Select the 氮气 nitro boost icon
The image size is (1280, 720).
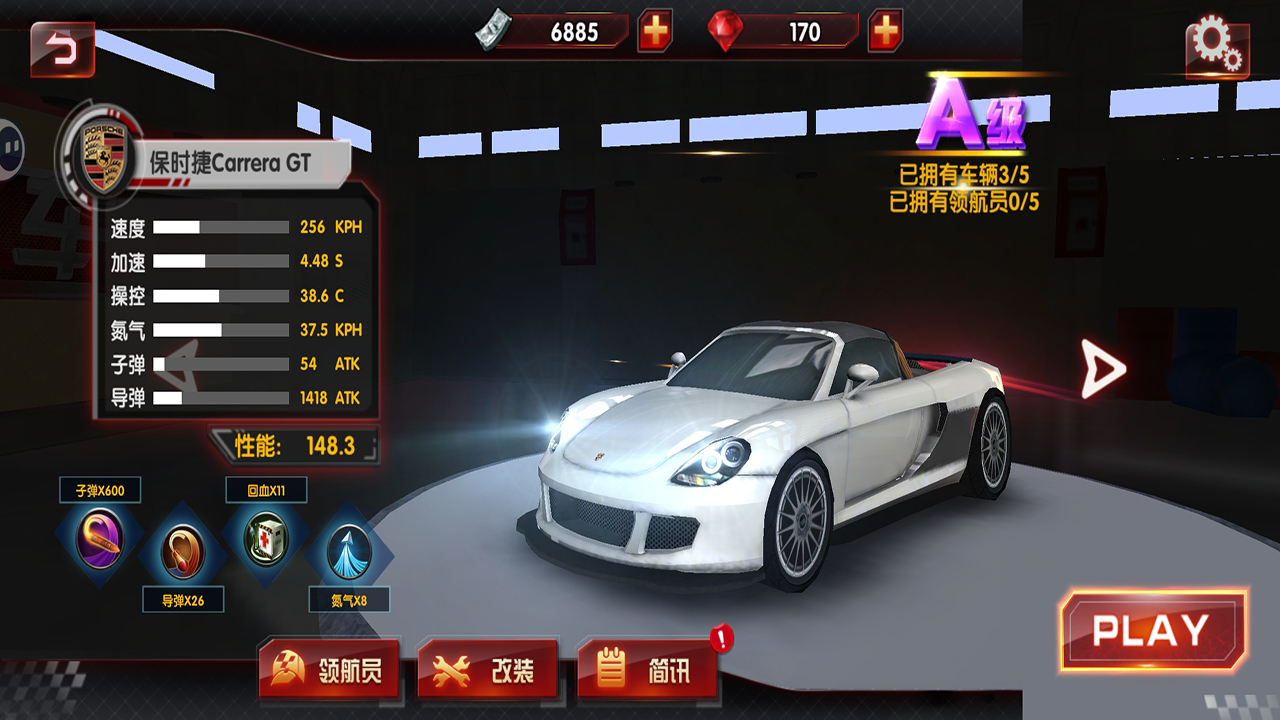coord(349,553)
